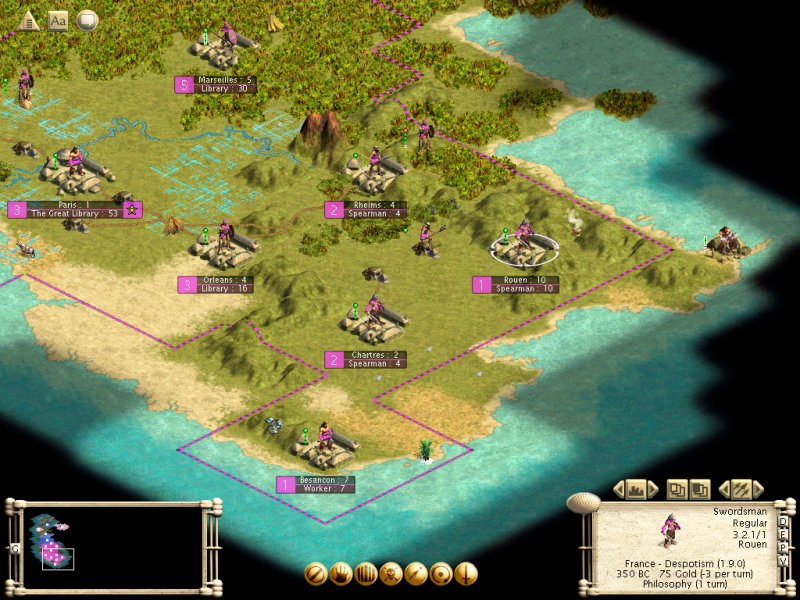Image resolution: width=800 pixels, height=600 pixels.
Task: Click the city skyline button
Action: click(636, 489)
